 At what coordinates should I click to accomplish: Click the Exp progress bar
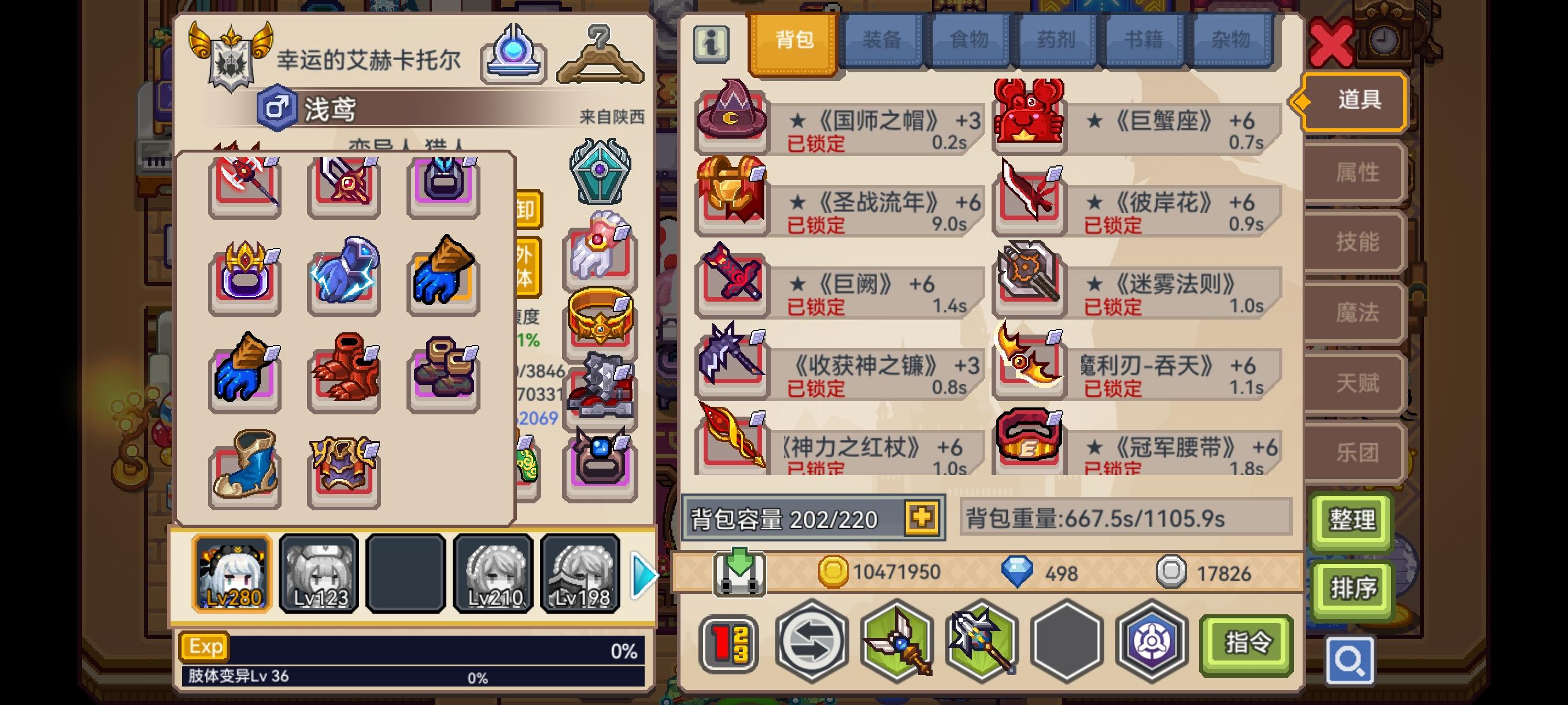point(414,647)
